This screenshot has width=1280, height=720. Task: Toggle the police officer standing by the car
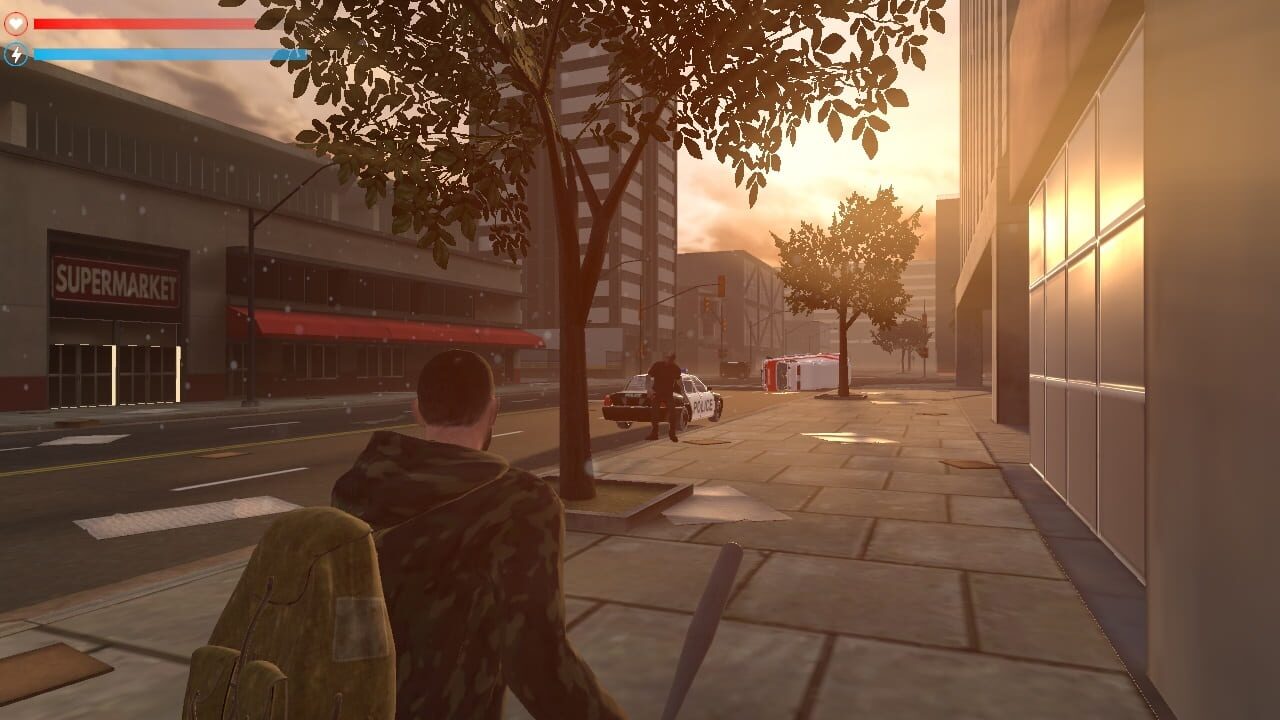[x=665, y=390]
